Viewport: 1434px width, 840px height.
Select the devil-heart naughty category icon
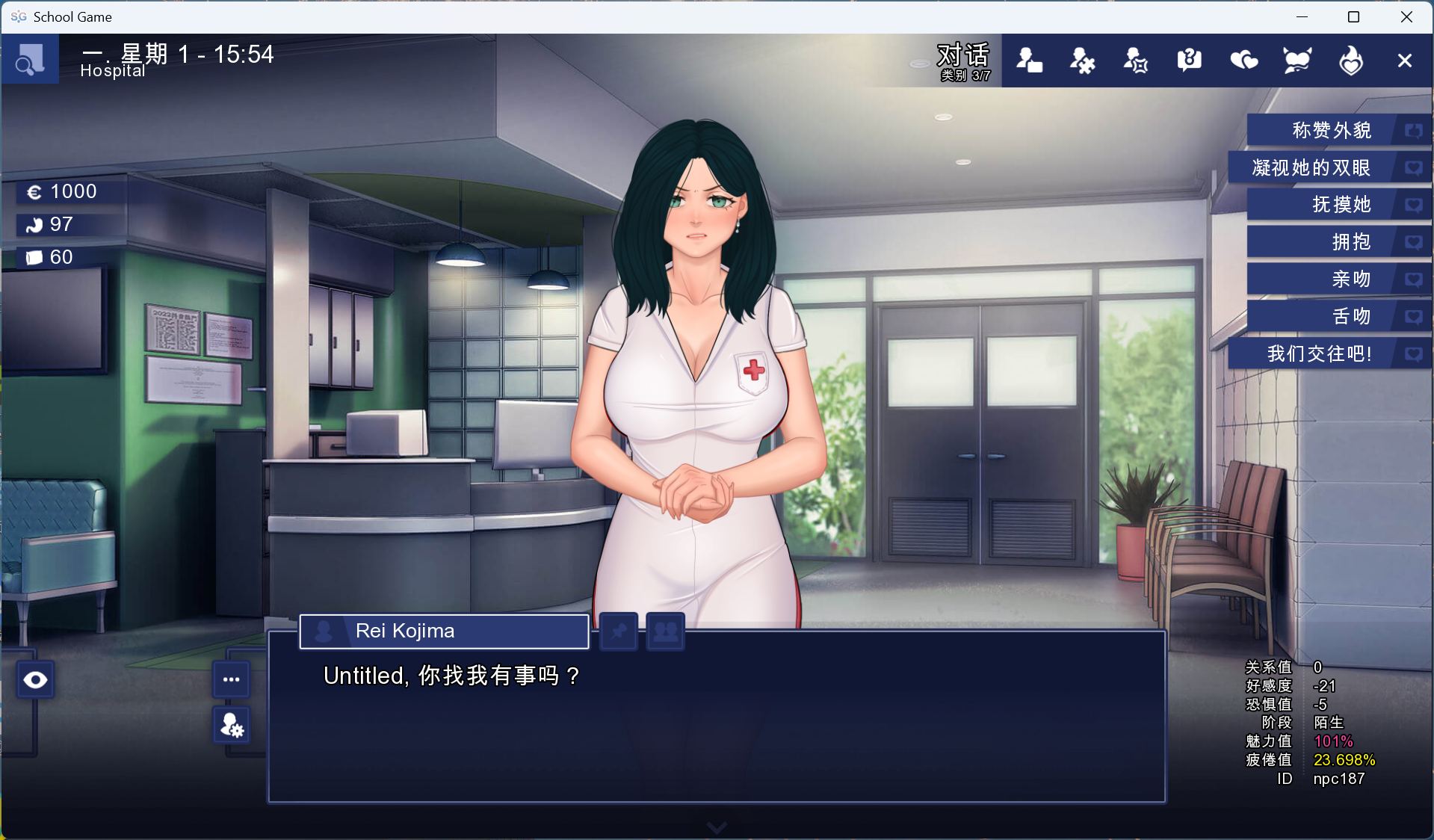pos(1297,60)
